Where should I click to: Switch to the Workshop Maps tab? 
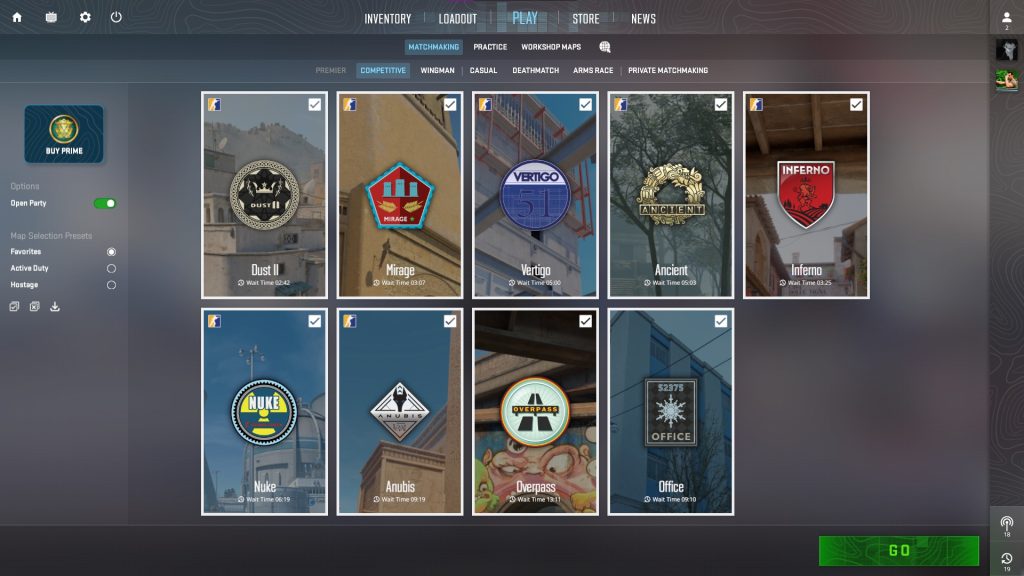tap(550, 47)
